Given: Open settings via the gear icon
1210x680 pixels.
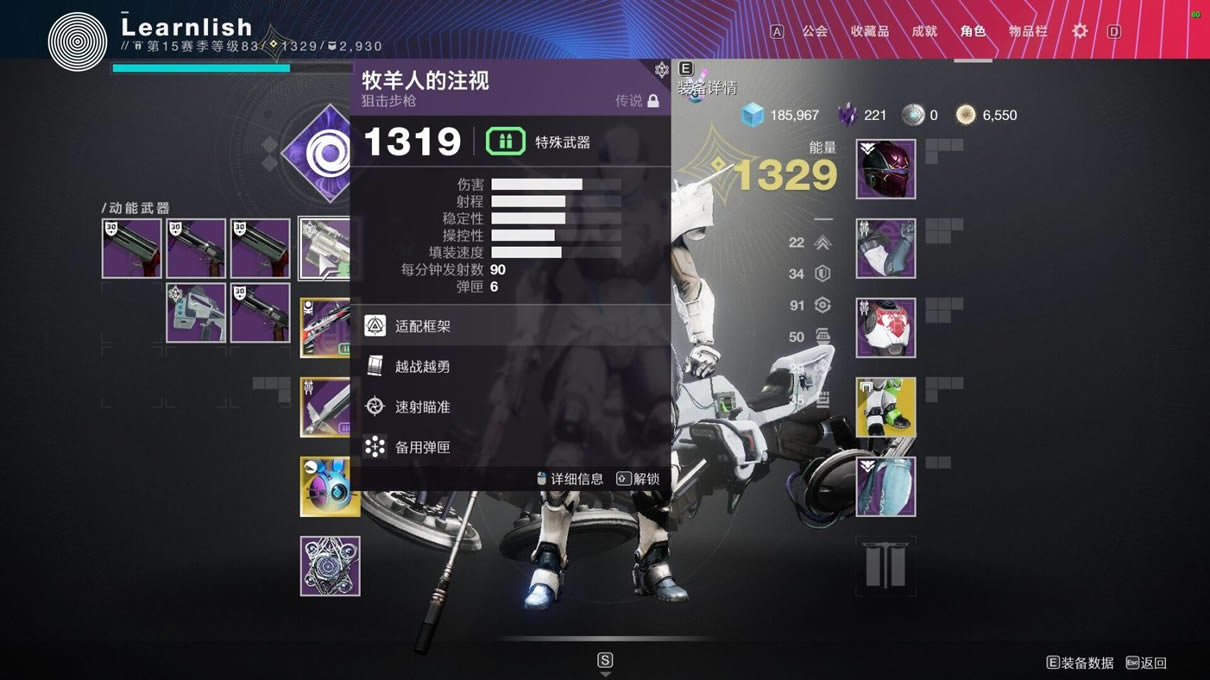Looking at the screenshot, I should [1080, 31].
